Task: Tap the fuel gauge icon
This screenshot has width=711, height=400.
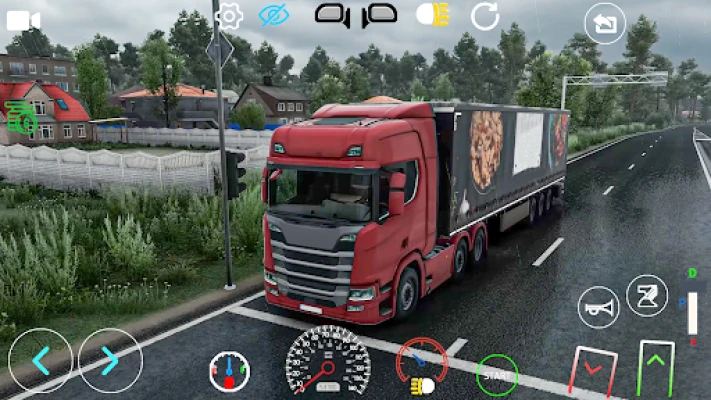Action: tap(229, 372)
